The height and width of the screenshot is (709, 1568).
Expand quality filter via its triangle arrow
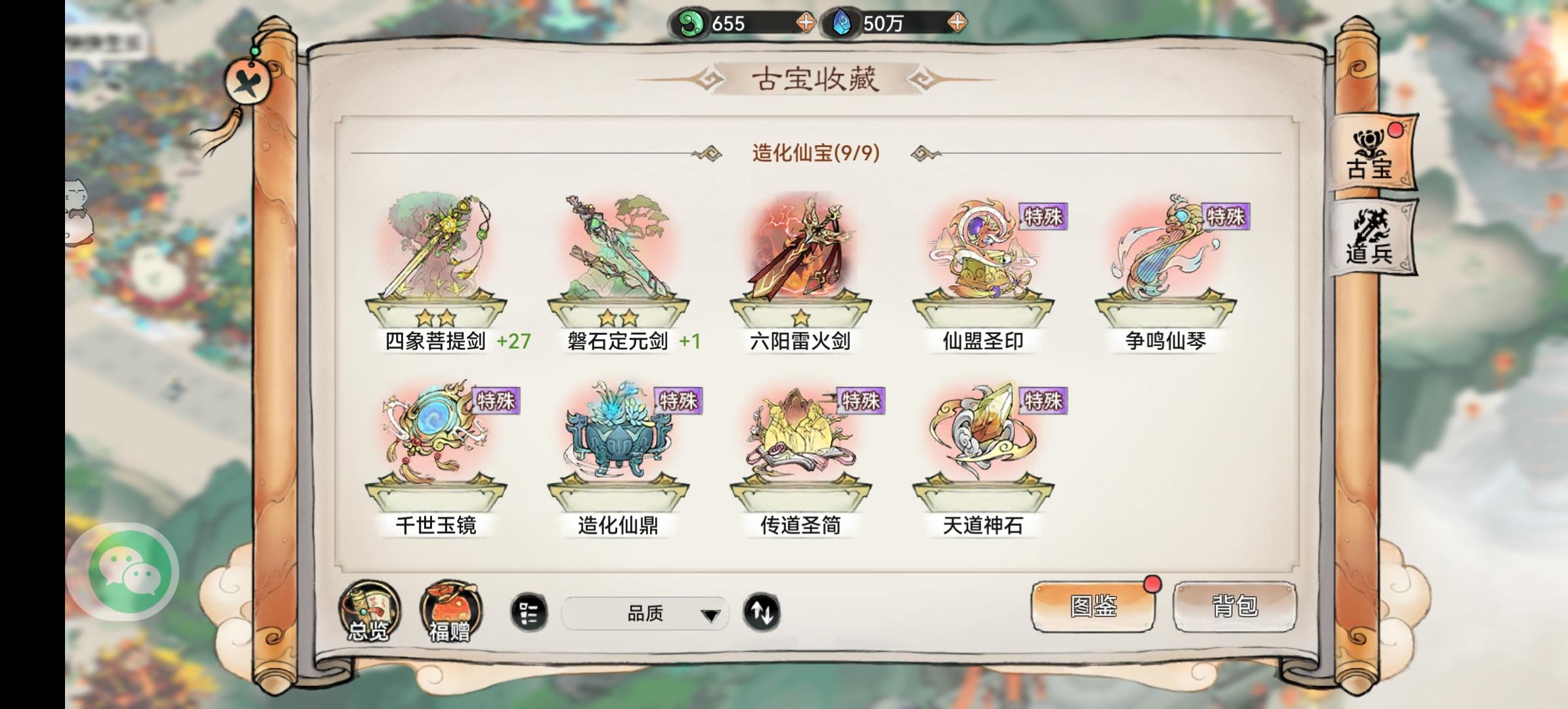click(x=711, y=616)
